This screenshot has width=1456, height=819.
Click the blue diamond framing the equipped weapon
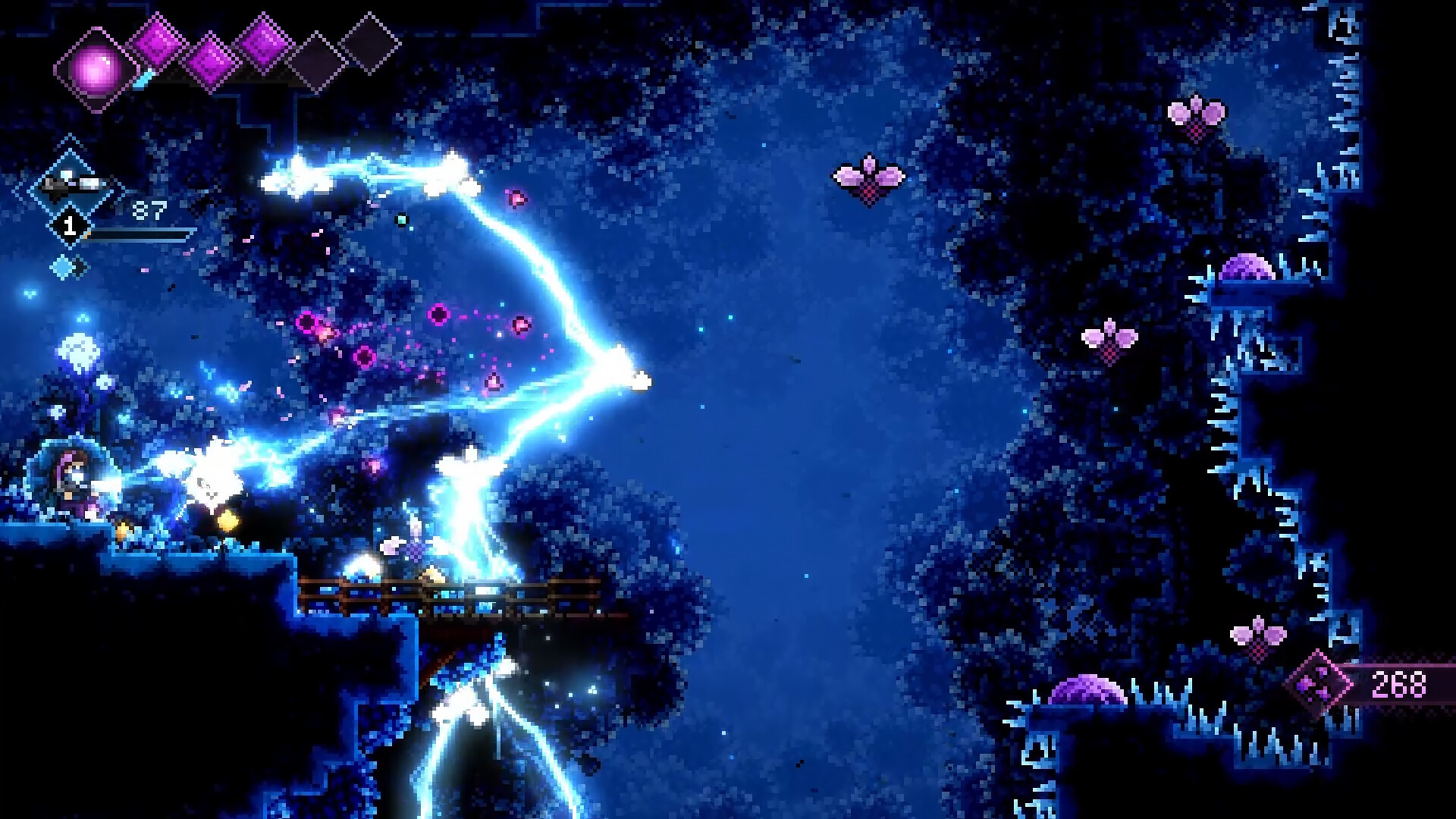71,182
